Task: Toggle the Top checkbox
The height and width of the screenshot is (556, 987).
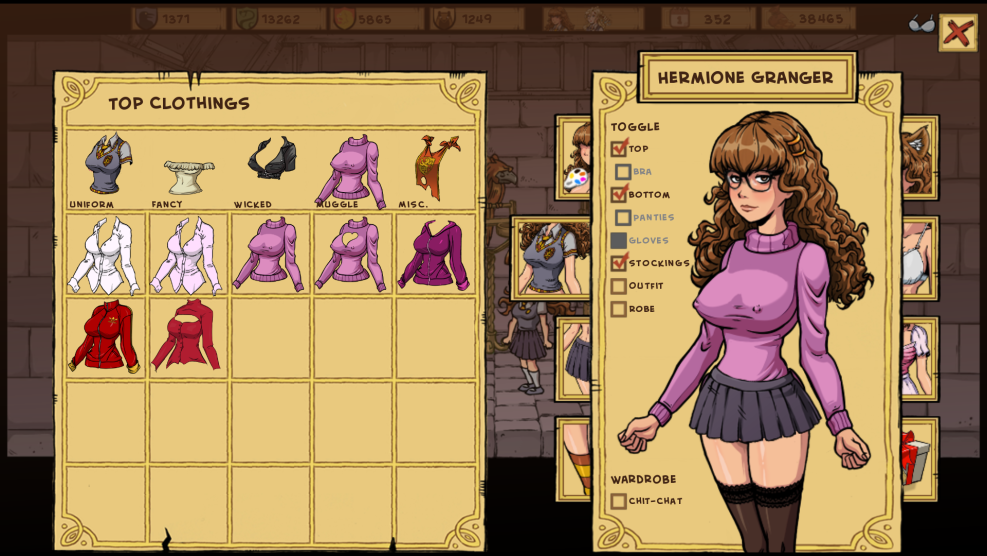Action: click(619, 148)
